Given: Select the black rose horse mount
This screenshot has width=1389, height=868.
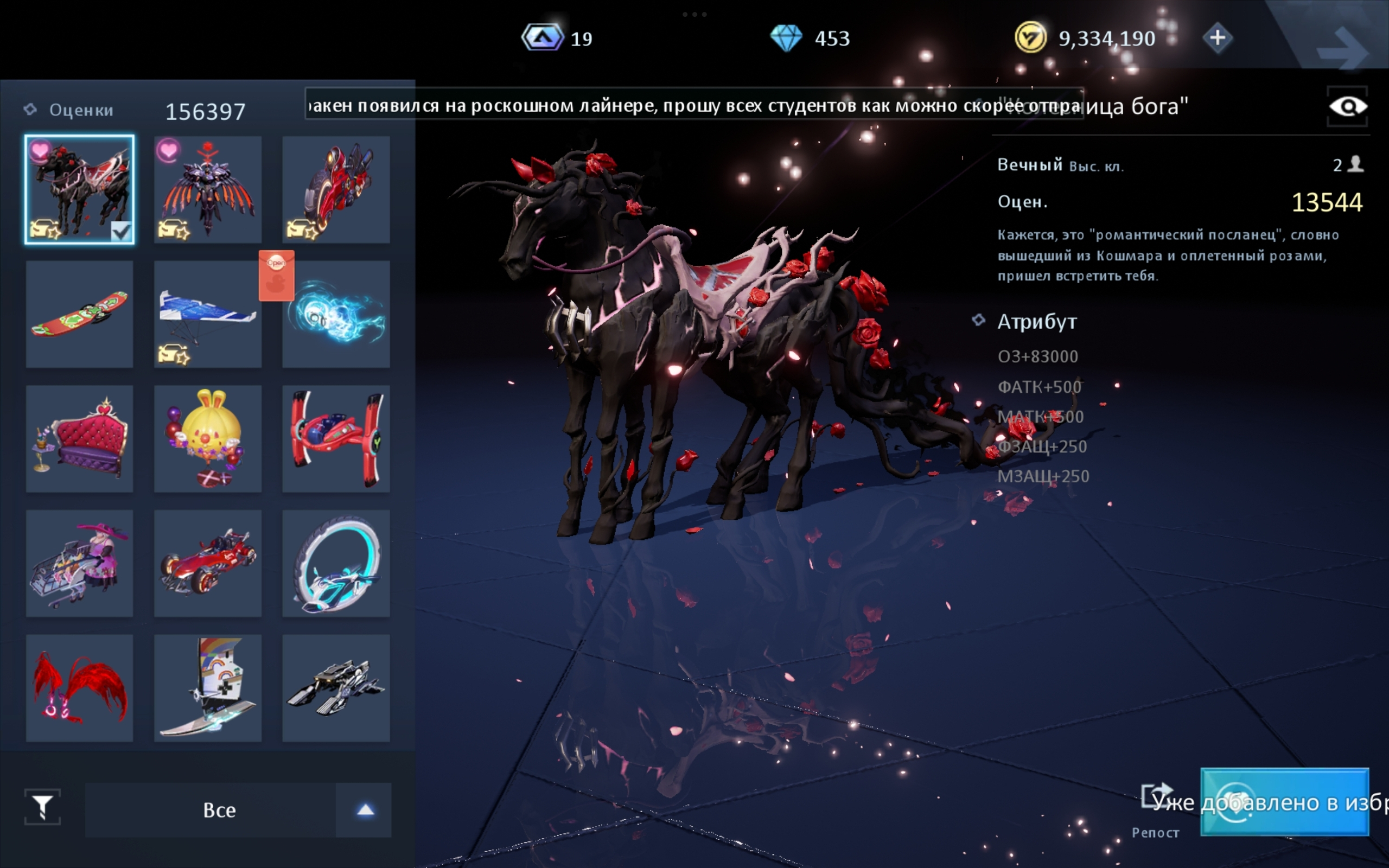Looking at the screenshot, I should point(79,189).
